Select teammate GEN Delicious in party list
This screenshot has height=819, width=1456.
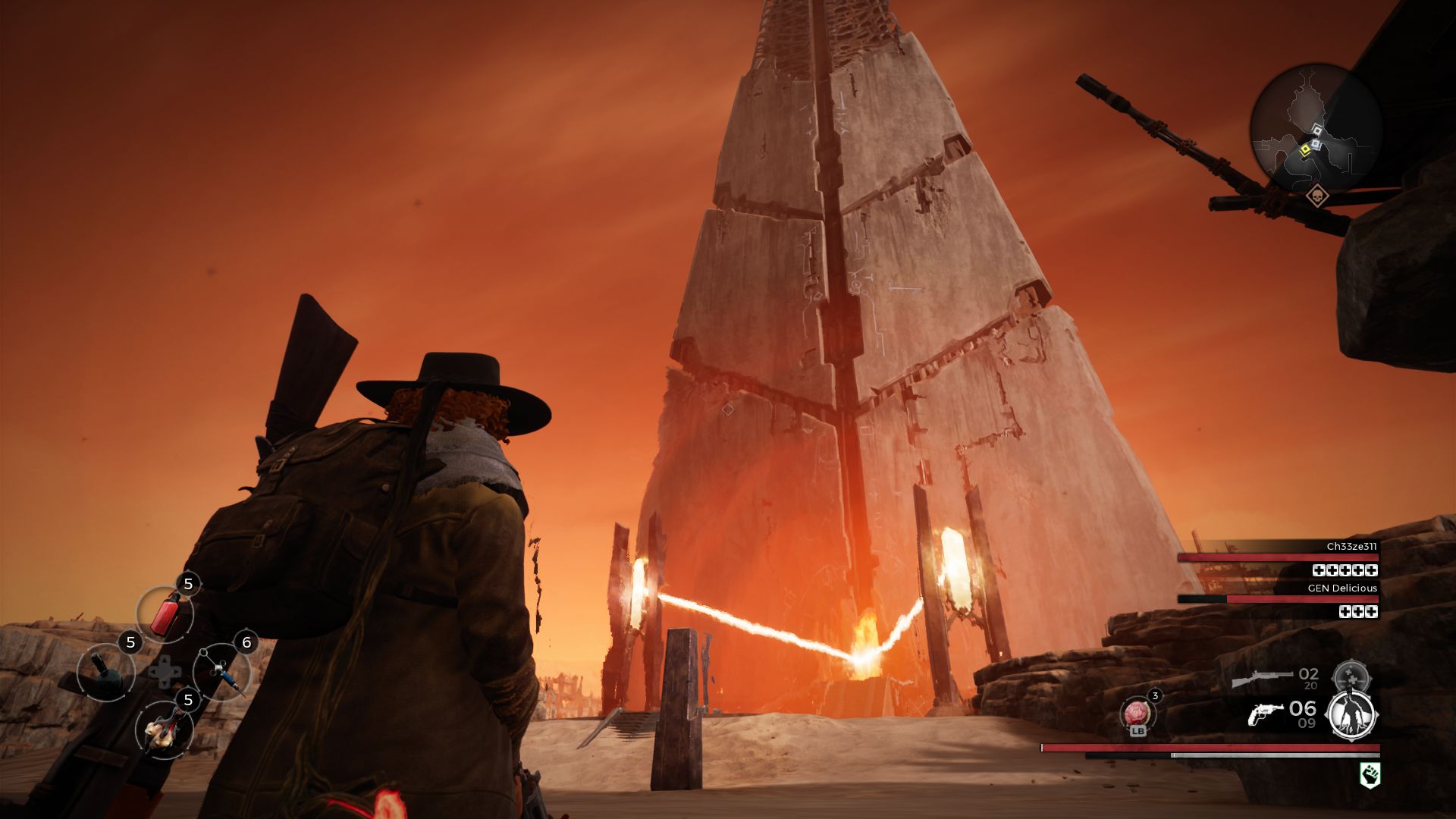tap(1341, 588)
